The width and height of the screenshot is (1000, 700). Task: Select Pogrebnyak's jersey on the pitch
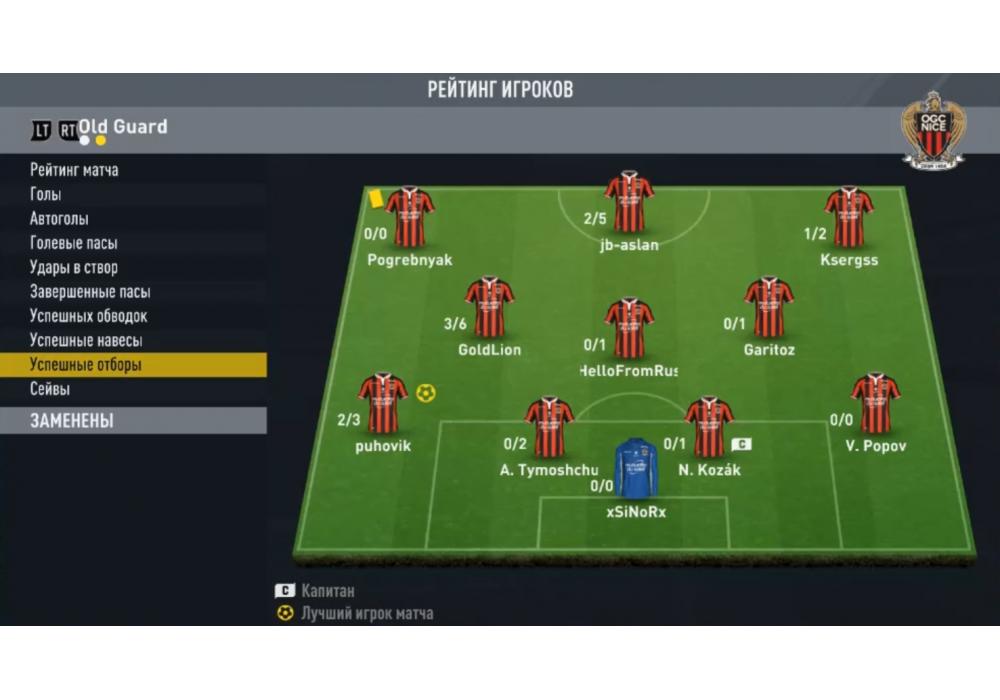click(x=410, y=216)
